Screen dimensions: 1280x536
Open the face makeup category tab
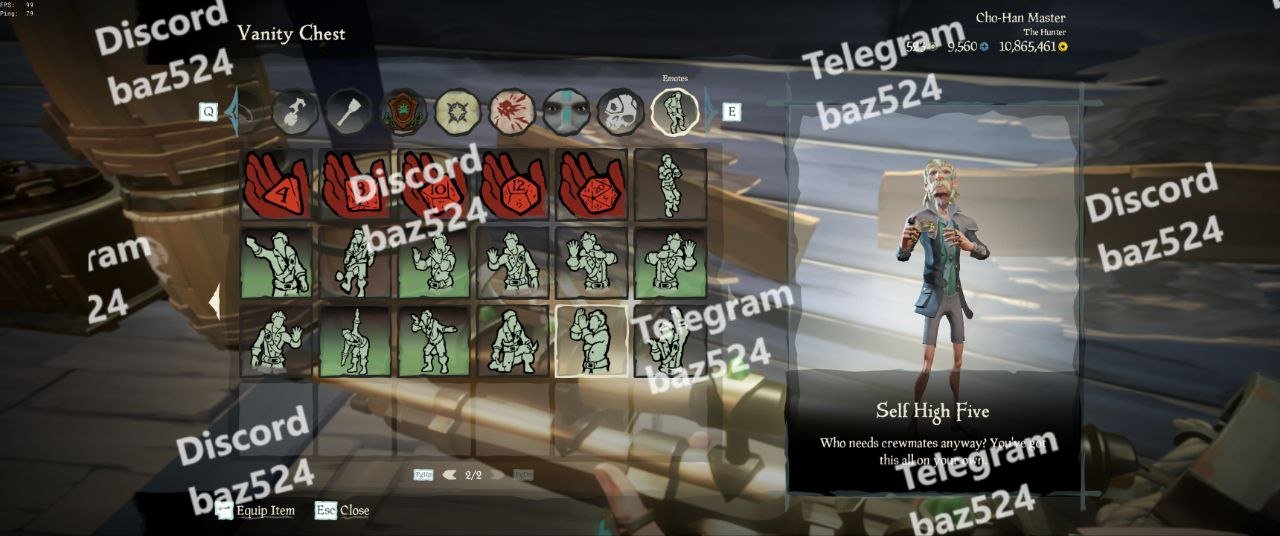point(566,111)
